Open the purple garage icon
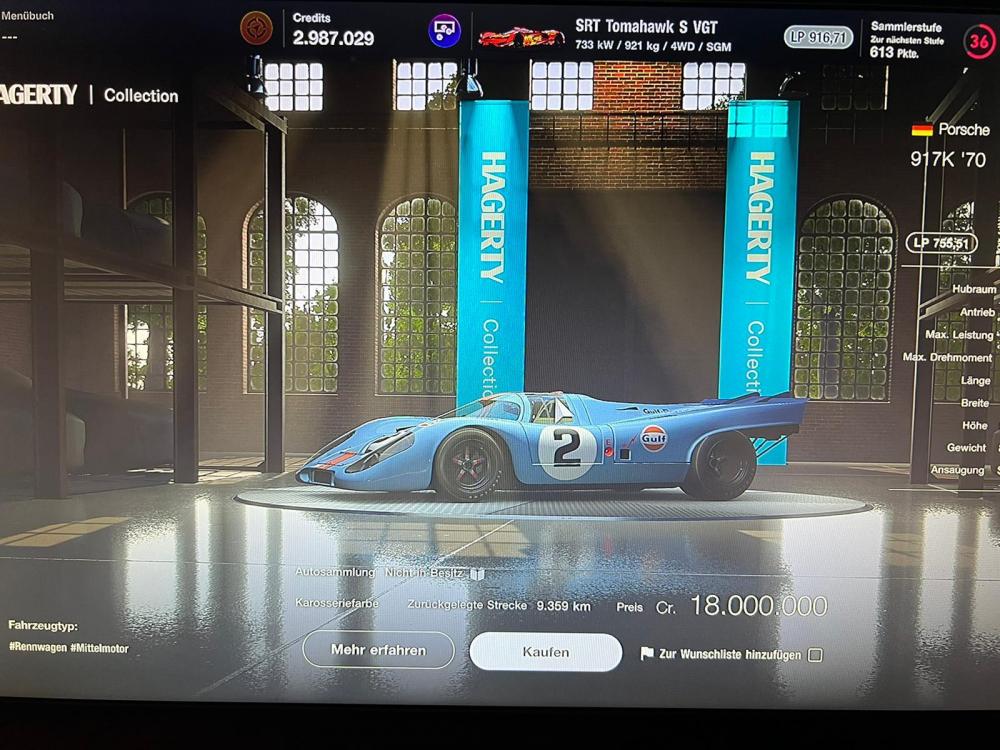 [x=444, y=31]
